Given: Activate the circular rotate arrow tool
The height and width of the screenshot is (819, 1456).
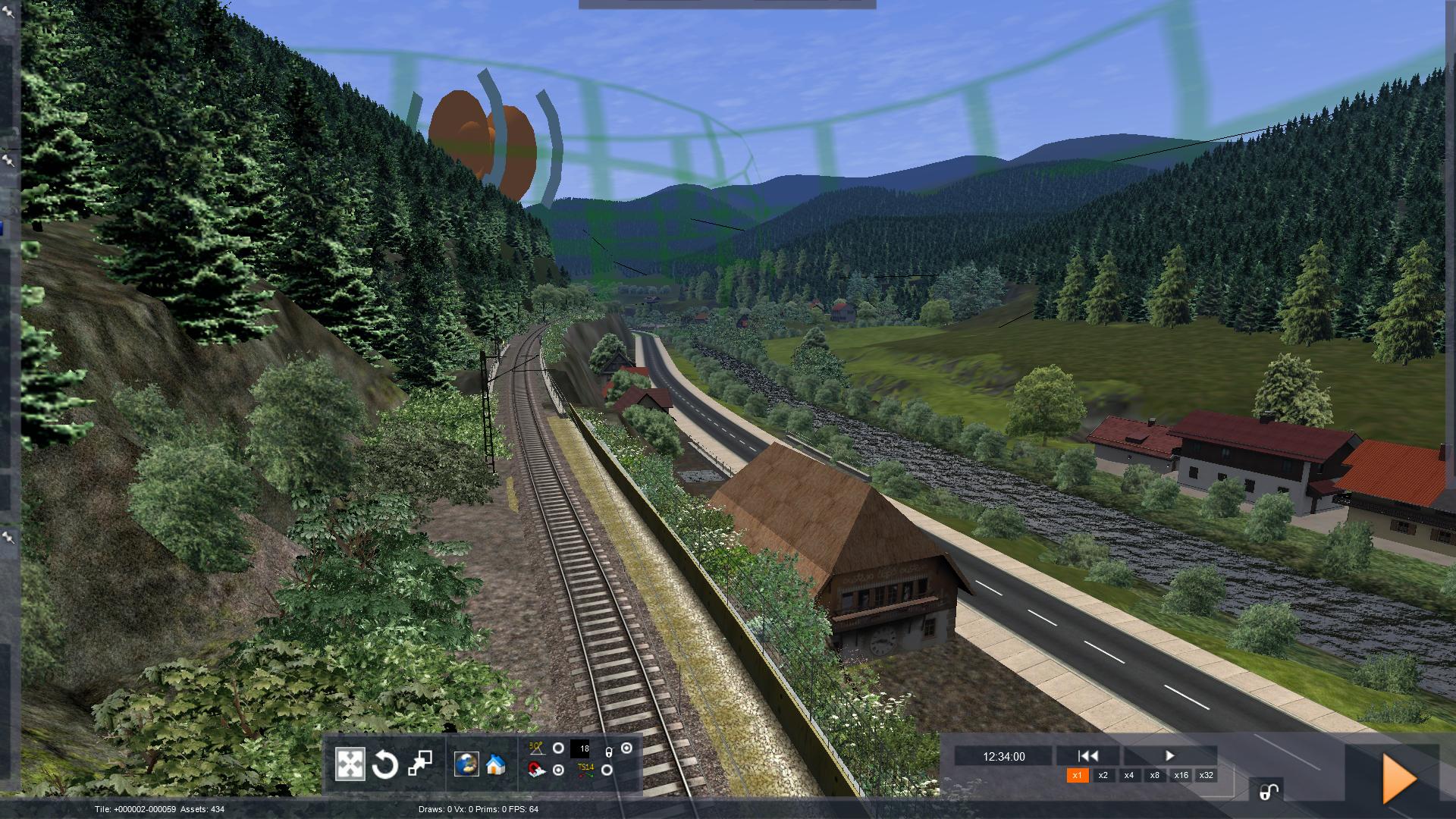Looking at the screenshot, I should click(x=384, y=764).
